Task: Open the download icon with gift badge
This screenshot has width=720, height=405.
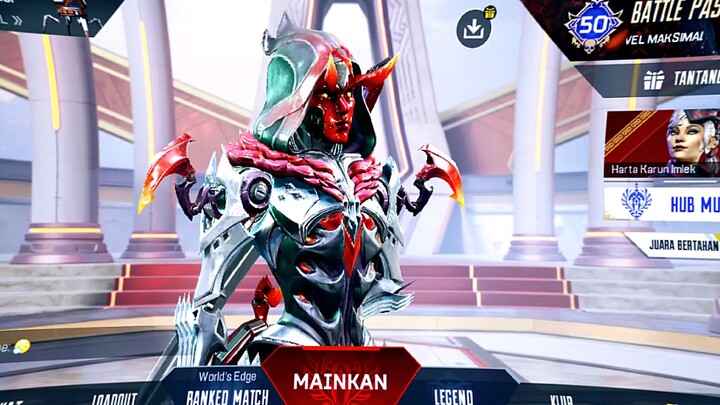Action: pyautogui.click(x=475, y=28)
